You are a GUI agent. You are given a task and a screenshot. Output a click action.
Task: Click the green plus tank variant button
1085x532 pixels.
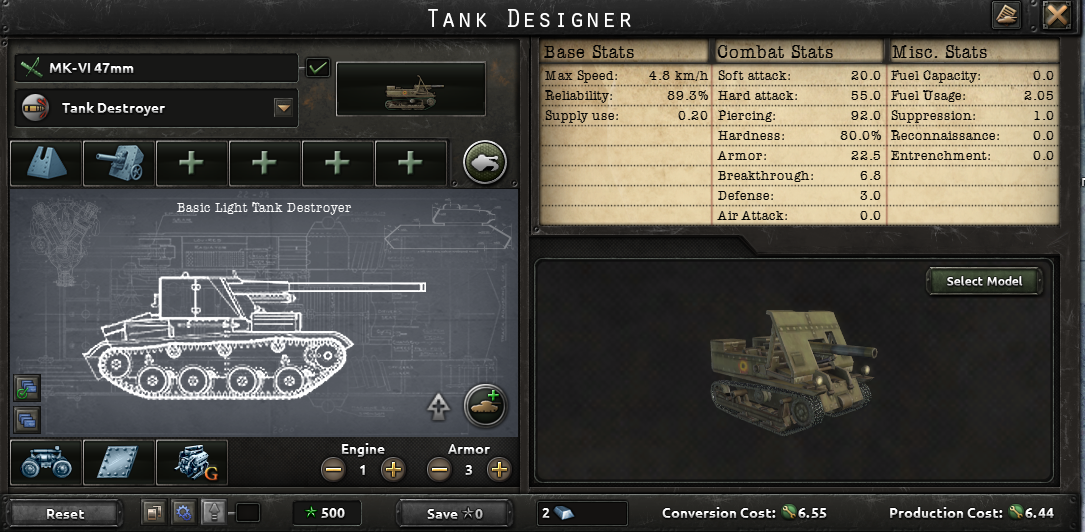[486, 406]
